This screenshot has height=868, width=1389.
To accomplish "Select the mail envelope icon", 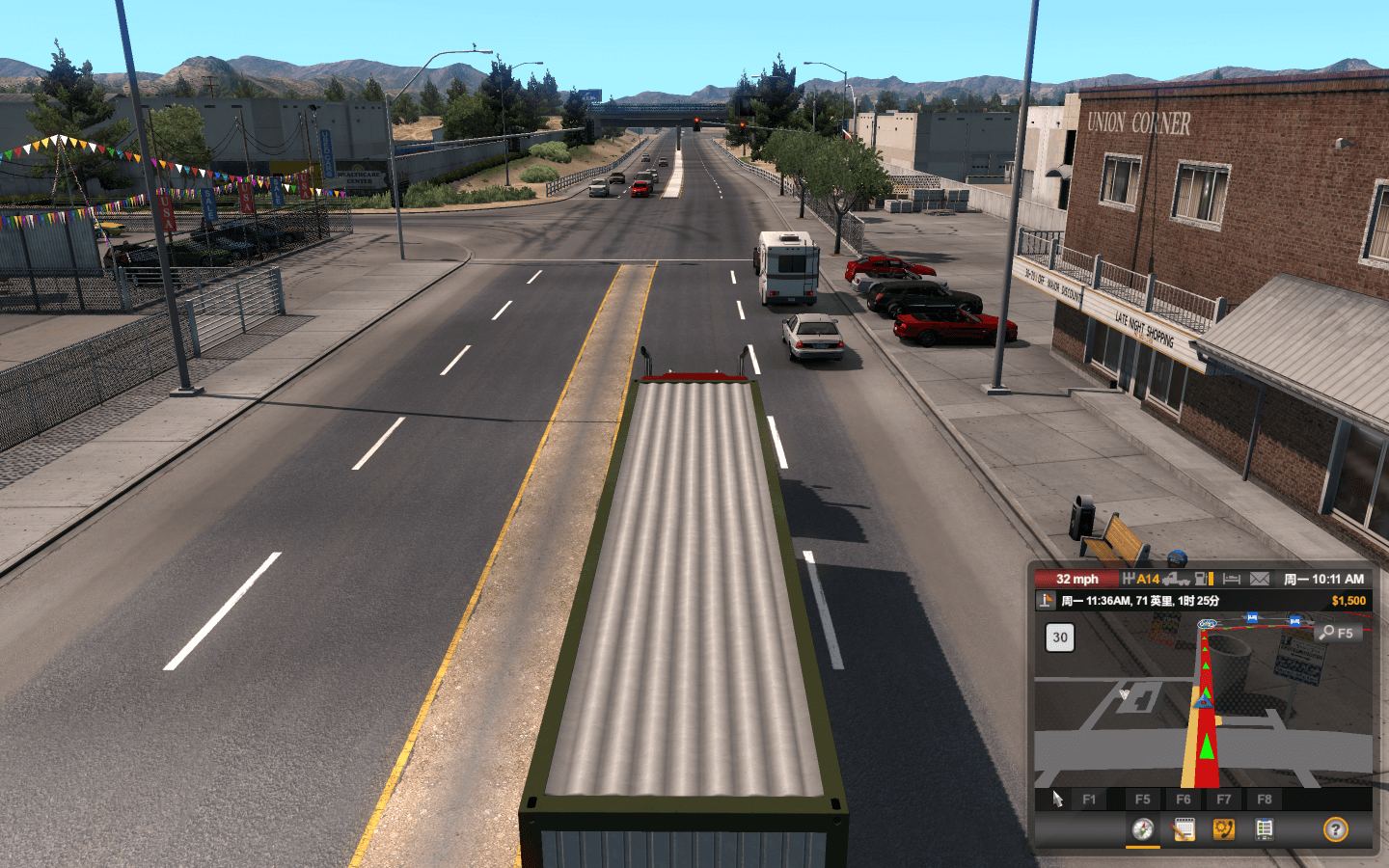I will pyautogui.click(x=1260, y=579).
